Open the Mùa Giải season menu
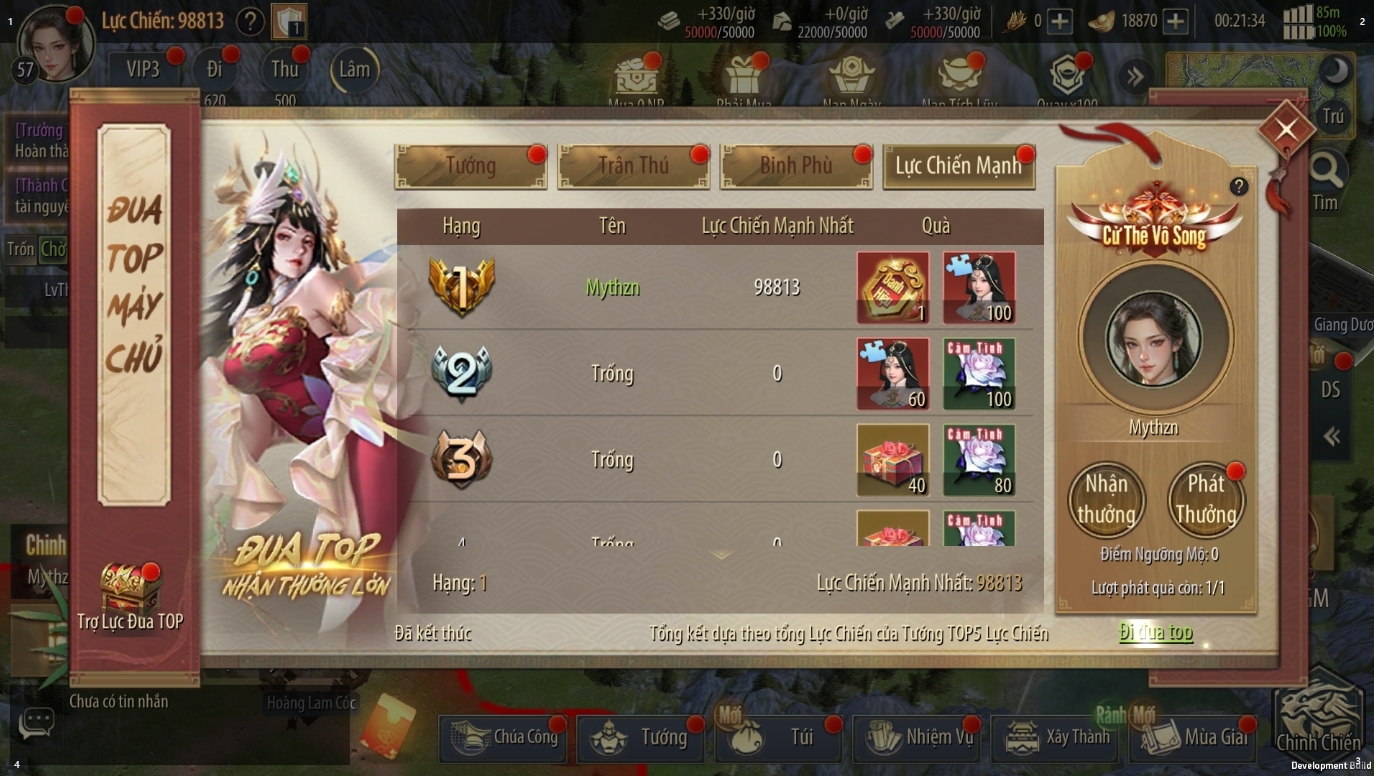 (x=1196, y=738)
